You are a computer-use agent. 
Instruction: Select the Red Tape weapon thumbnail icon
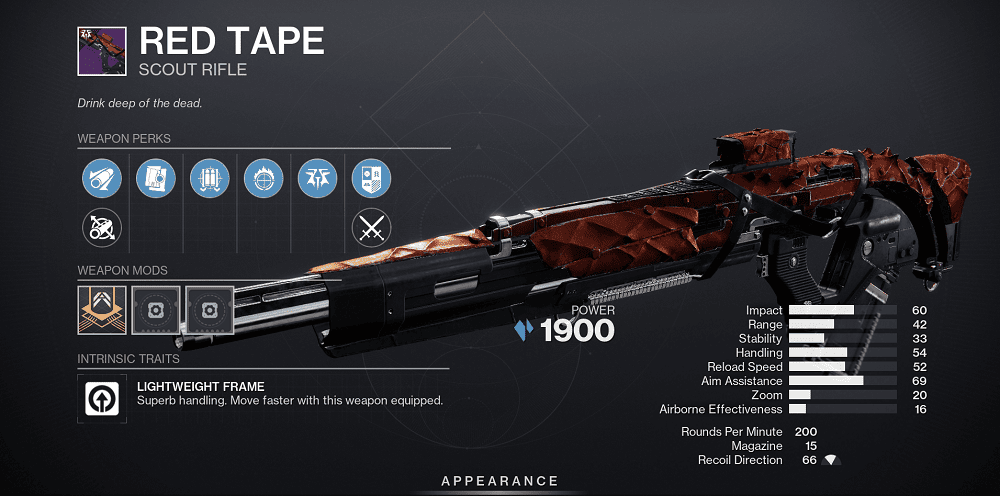(101, 50)
